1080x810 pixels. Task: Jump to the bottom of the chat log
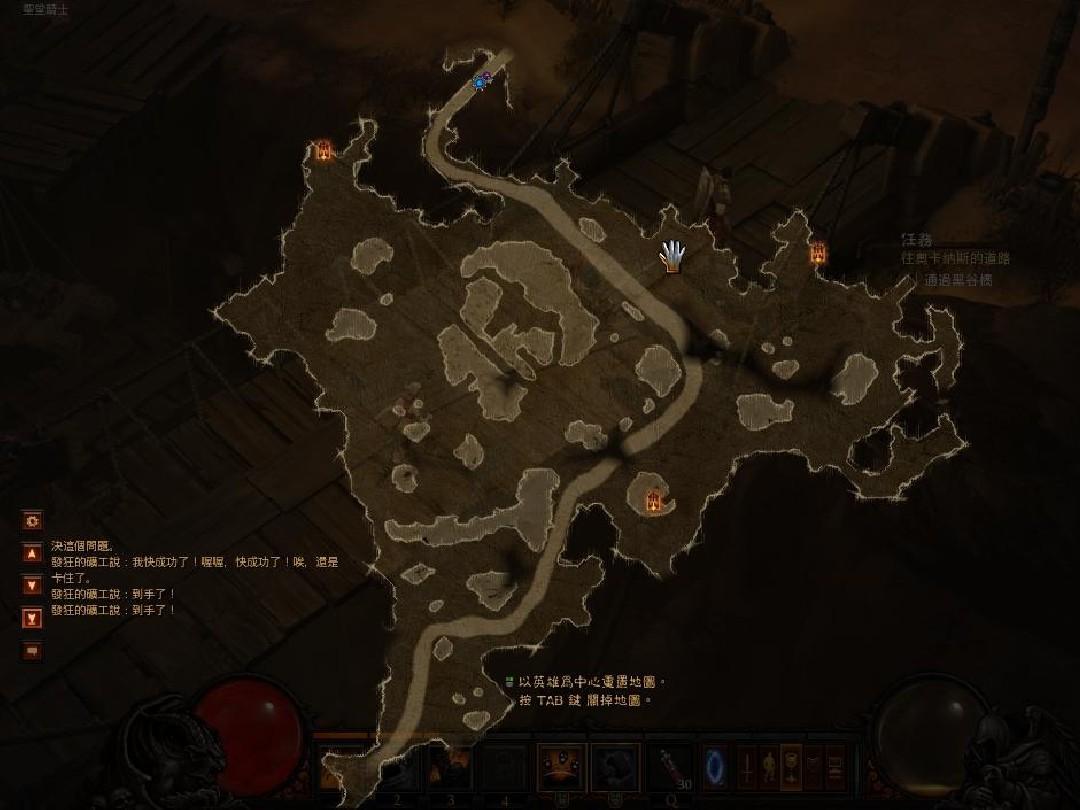click(32, 618)
